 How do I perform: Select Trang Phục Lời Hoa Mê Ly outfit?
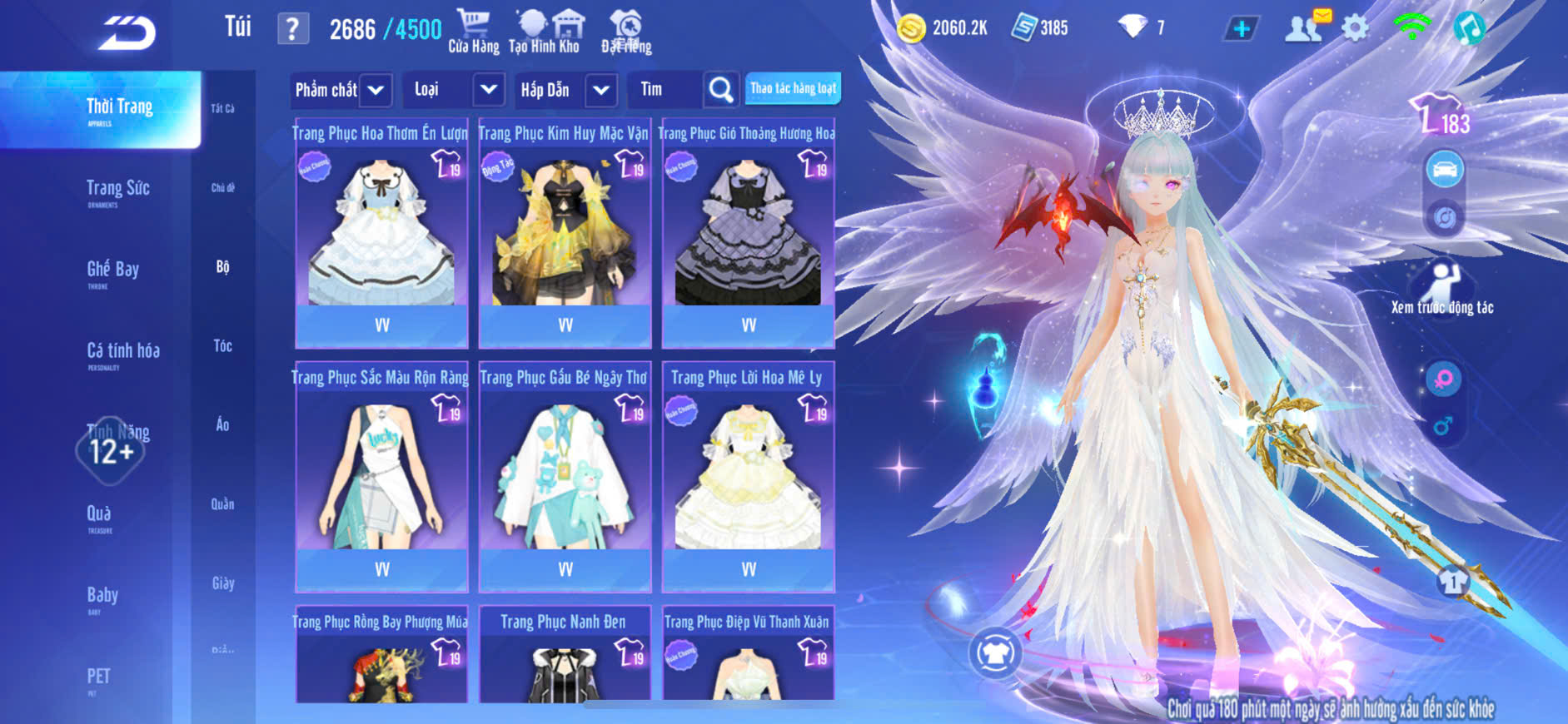[x=748, y=477]
